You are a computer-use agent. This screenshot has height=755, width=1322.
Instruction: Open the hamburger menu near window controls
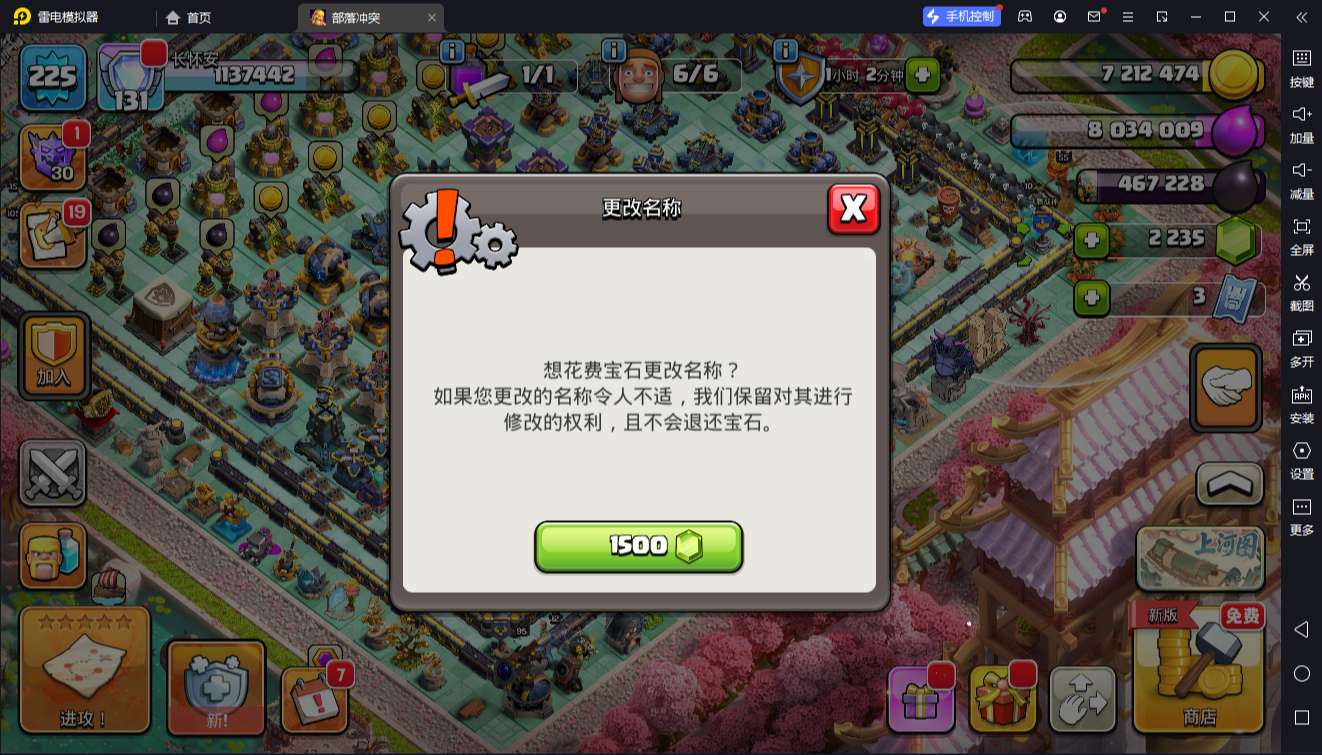tap(1126, 16)
